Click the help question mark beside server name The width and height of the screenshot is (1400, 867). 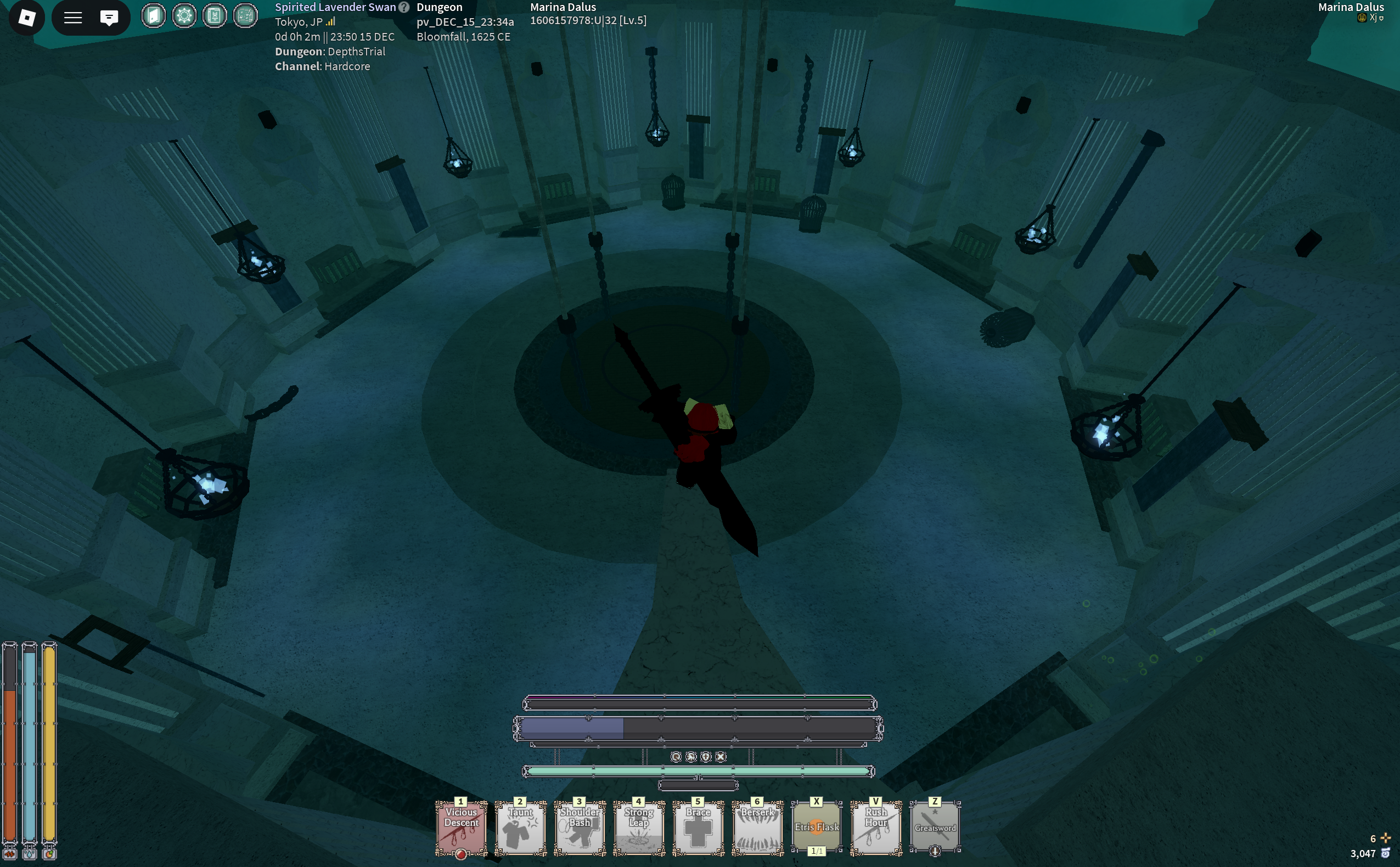coord(404,8)
